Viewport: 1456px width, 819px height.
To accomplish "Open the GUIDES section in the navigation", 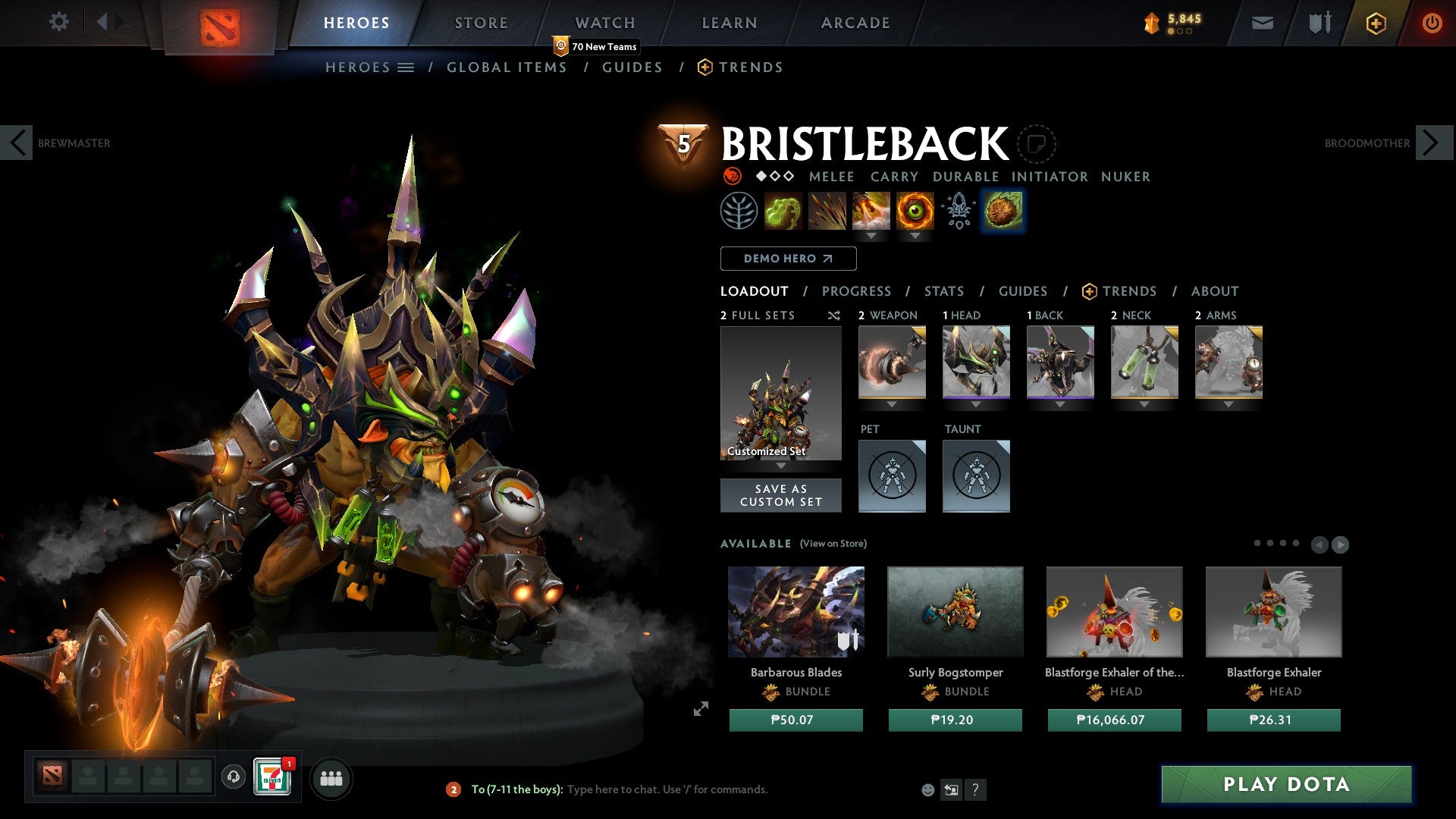I will click(632, 67).
